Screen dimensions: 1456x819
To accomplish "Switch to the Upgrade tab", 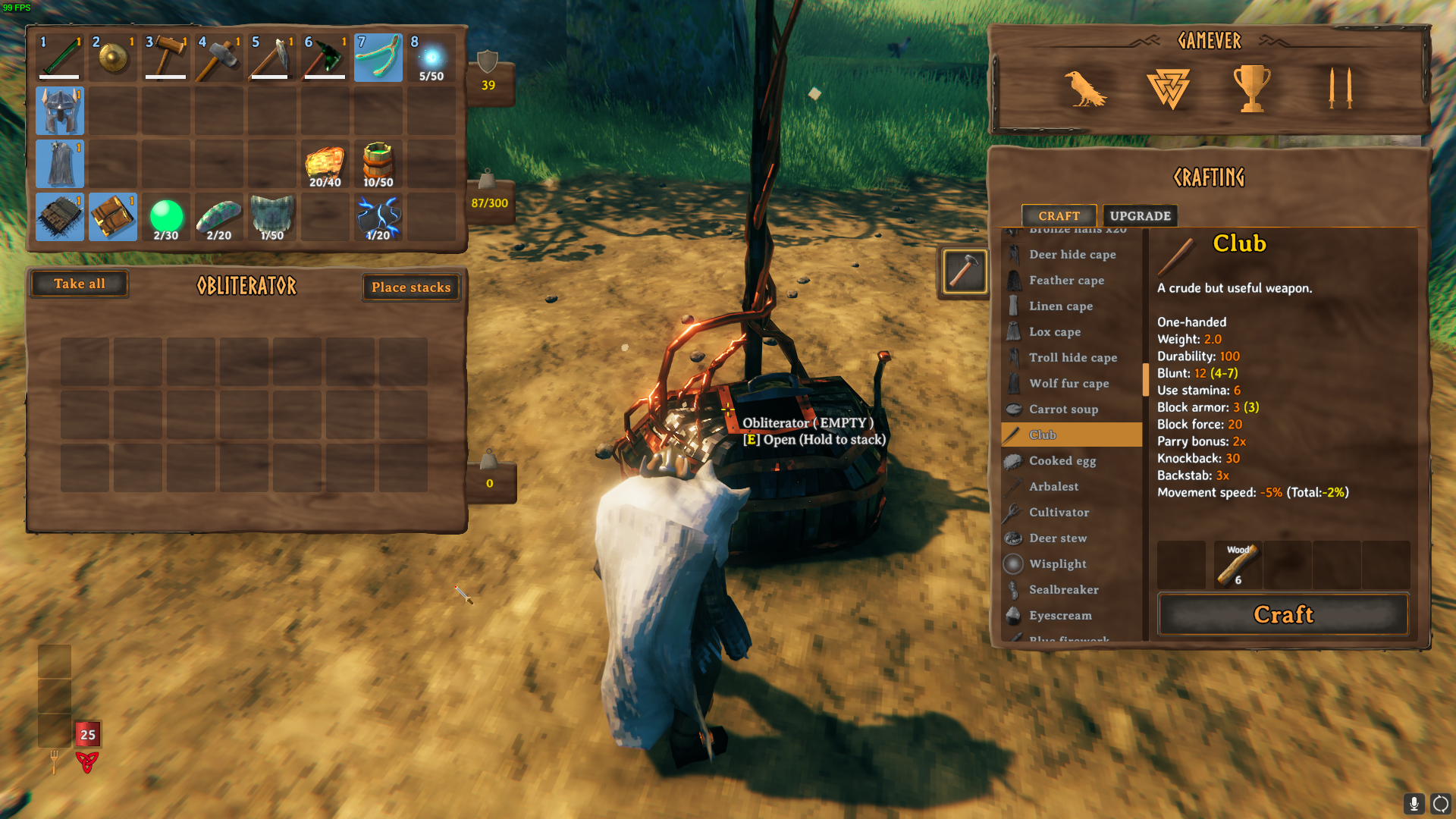I will click(1140, 216).
